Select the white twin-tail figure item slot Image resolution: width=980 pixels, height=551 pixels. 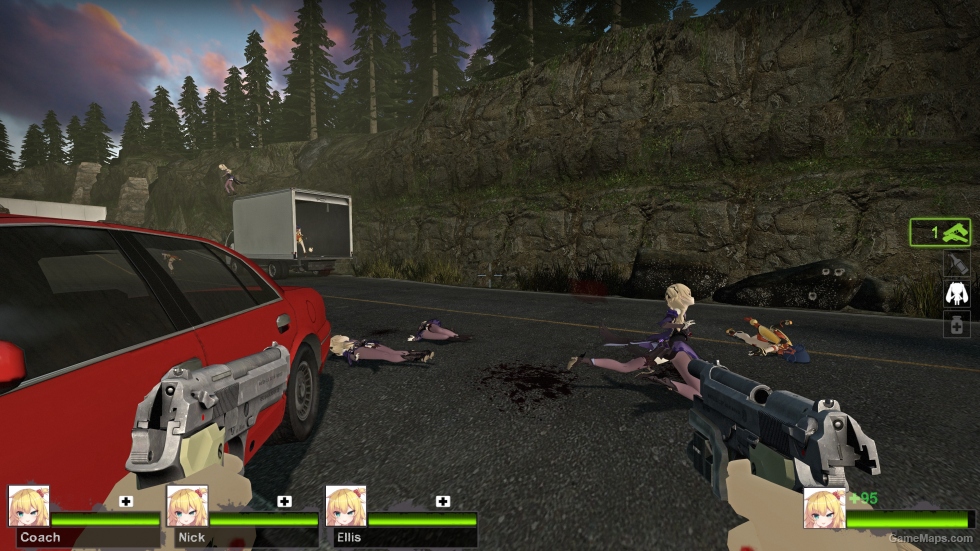pyautogui.click(x=957, y=294)
